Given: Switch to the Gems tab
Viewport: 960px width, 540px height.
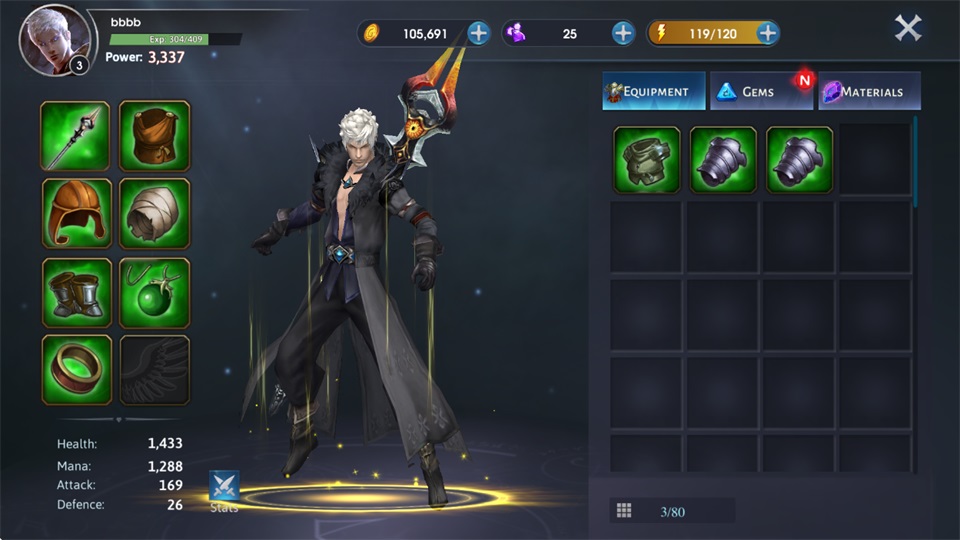Looking at the screenshot, I should (x=759, y=91).
